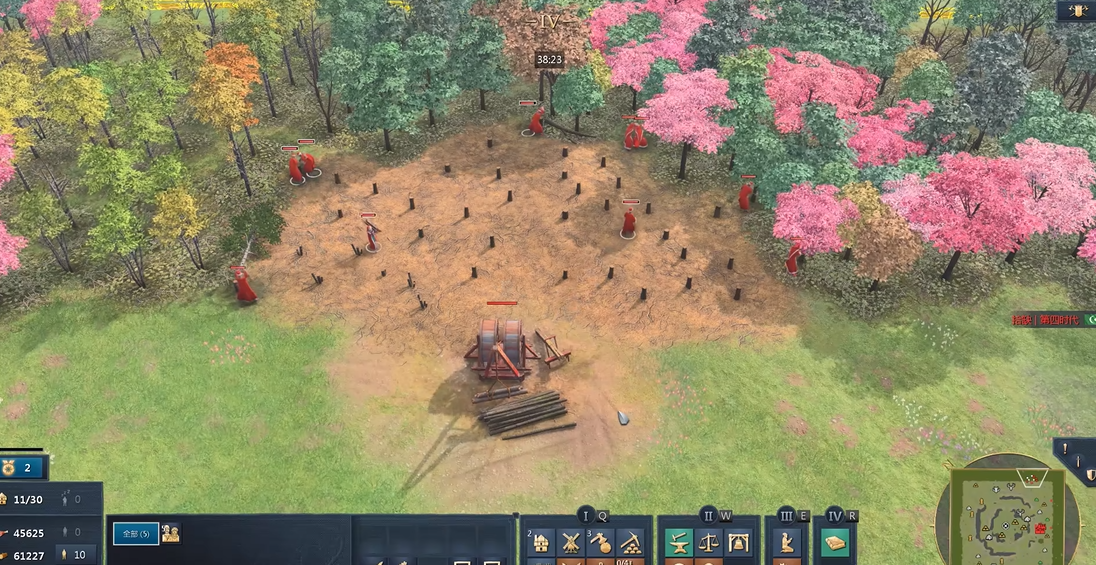
Task: Choose the mill building icon
Action: (570, 543)
